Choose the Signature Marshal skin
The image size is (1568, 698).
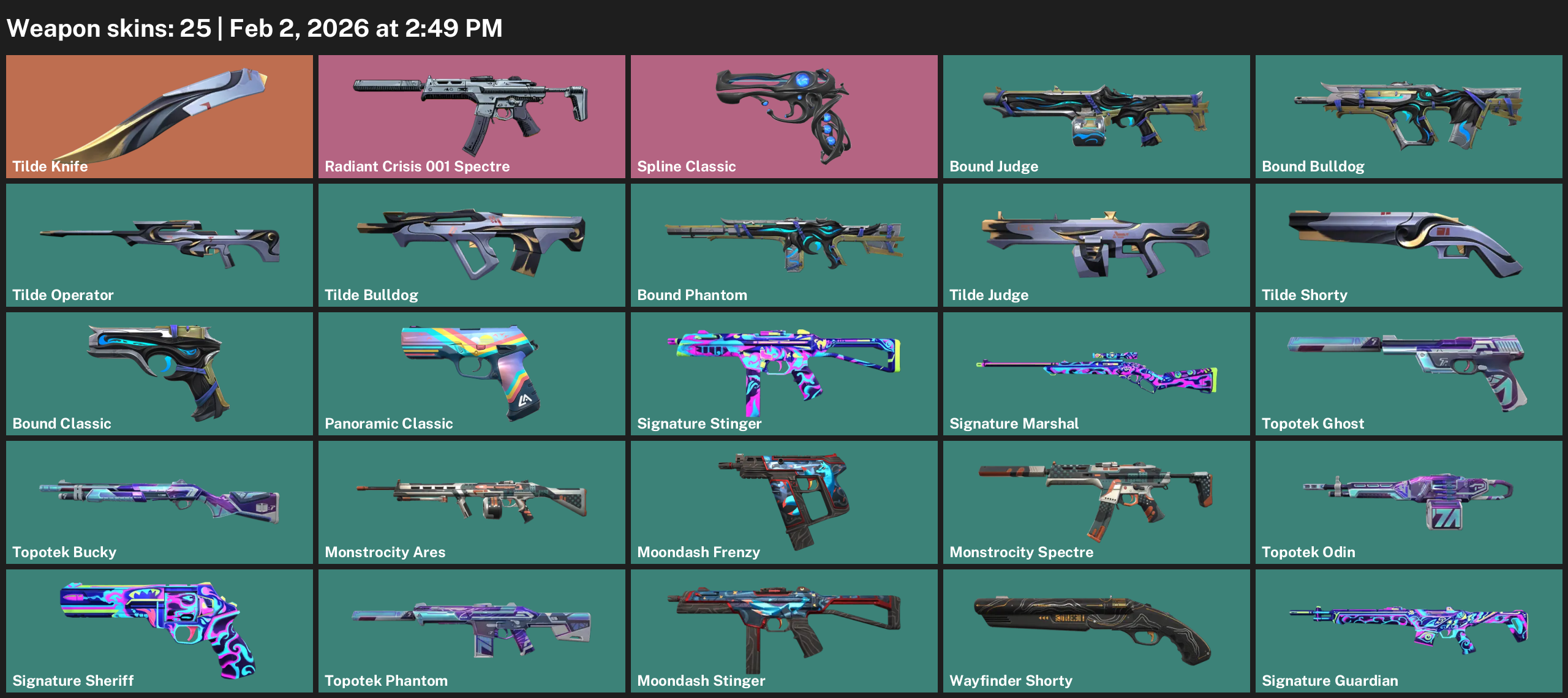1096,373
